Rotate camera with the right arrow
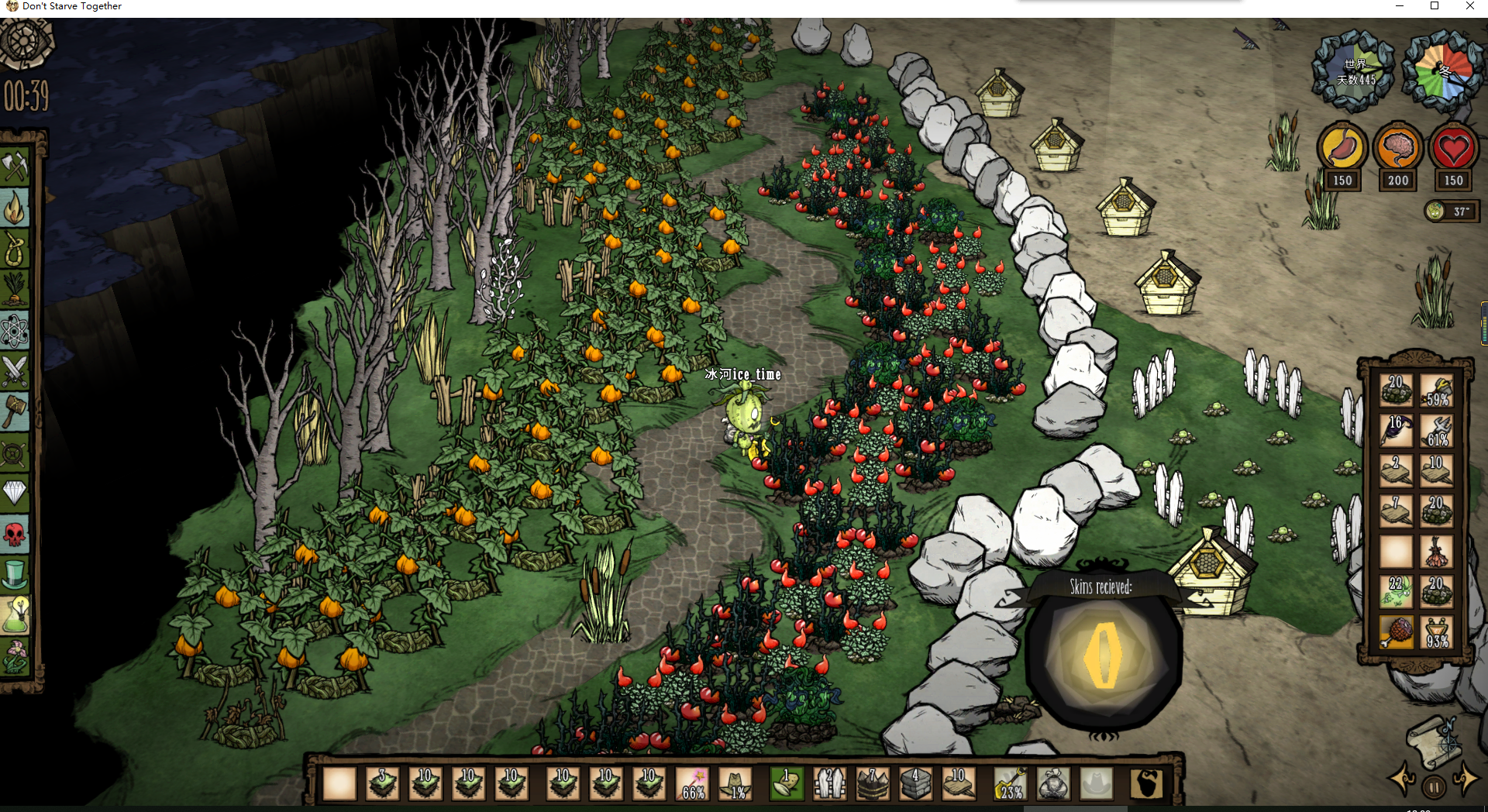1488x812 pixels. click(x=1466, y=779)
